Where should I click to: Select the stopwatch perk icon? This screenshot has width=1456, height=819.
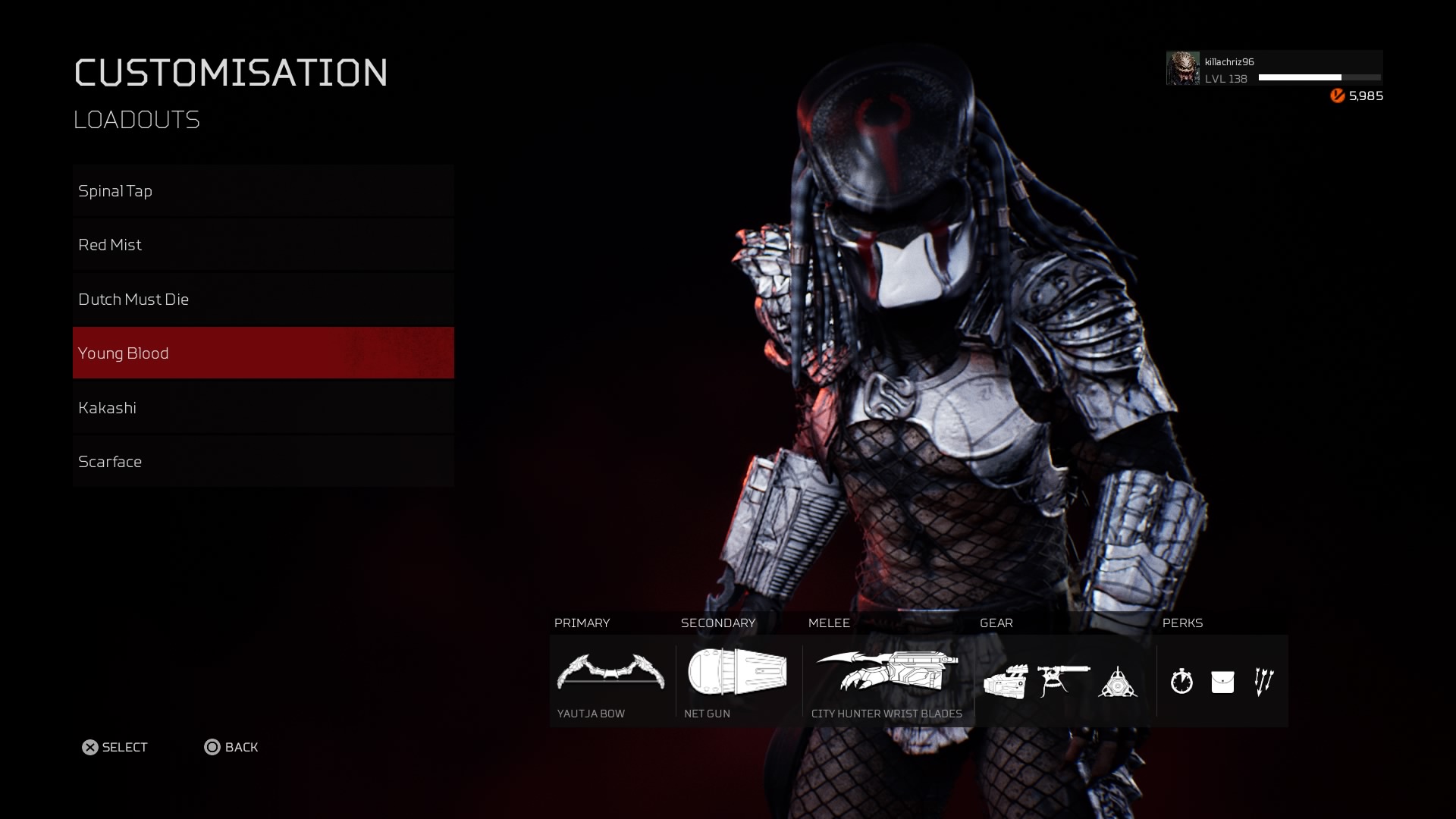tap(1181, 682)
